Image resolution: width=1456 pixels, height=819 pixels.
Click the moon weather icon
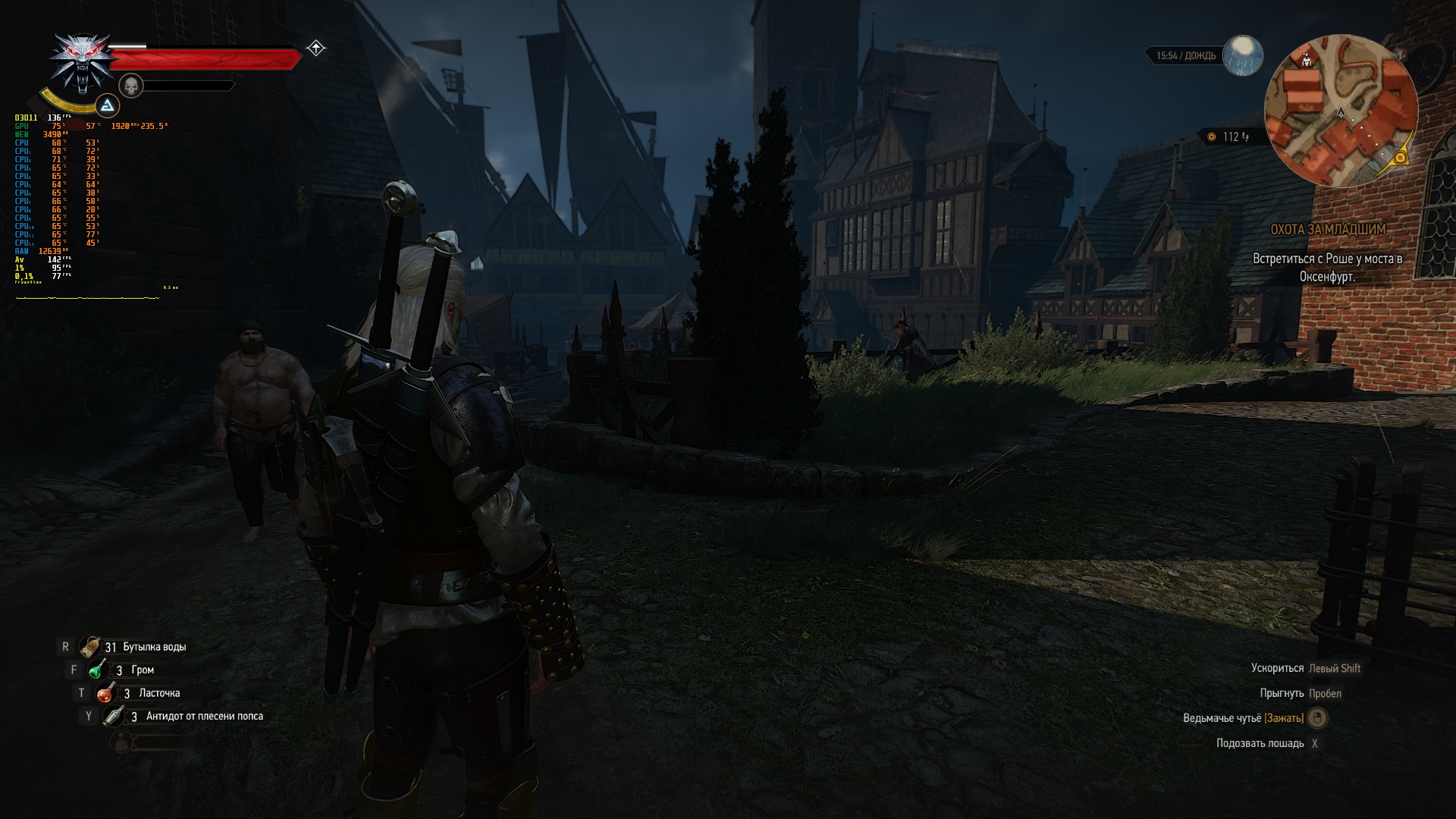click(1243, 55)
